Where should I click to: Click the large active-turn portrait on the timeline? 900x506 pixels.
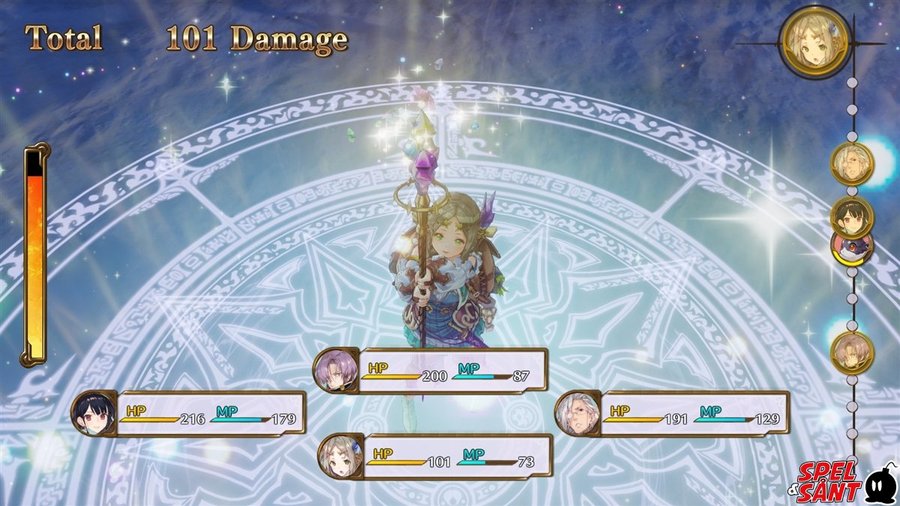point(814,43)
